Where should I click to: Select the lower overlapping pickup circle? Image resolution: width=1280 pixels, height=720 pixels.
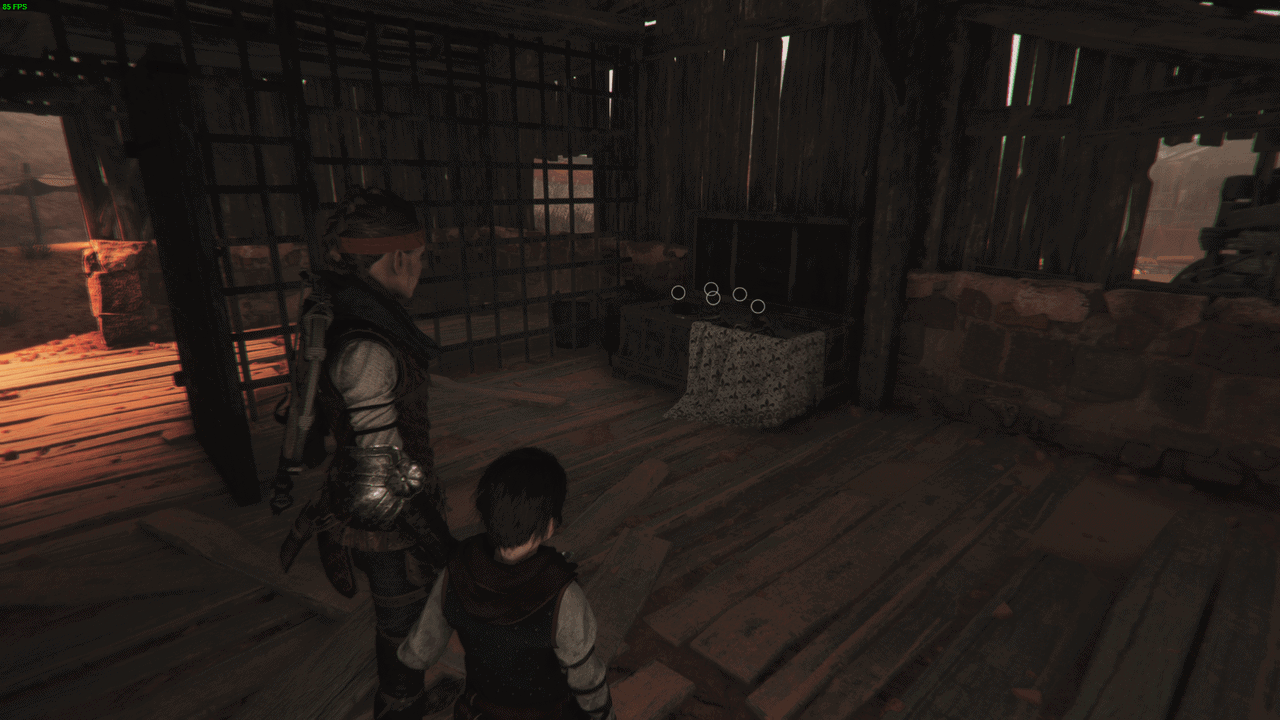coord(713,298)
